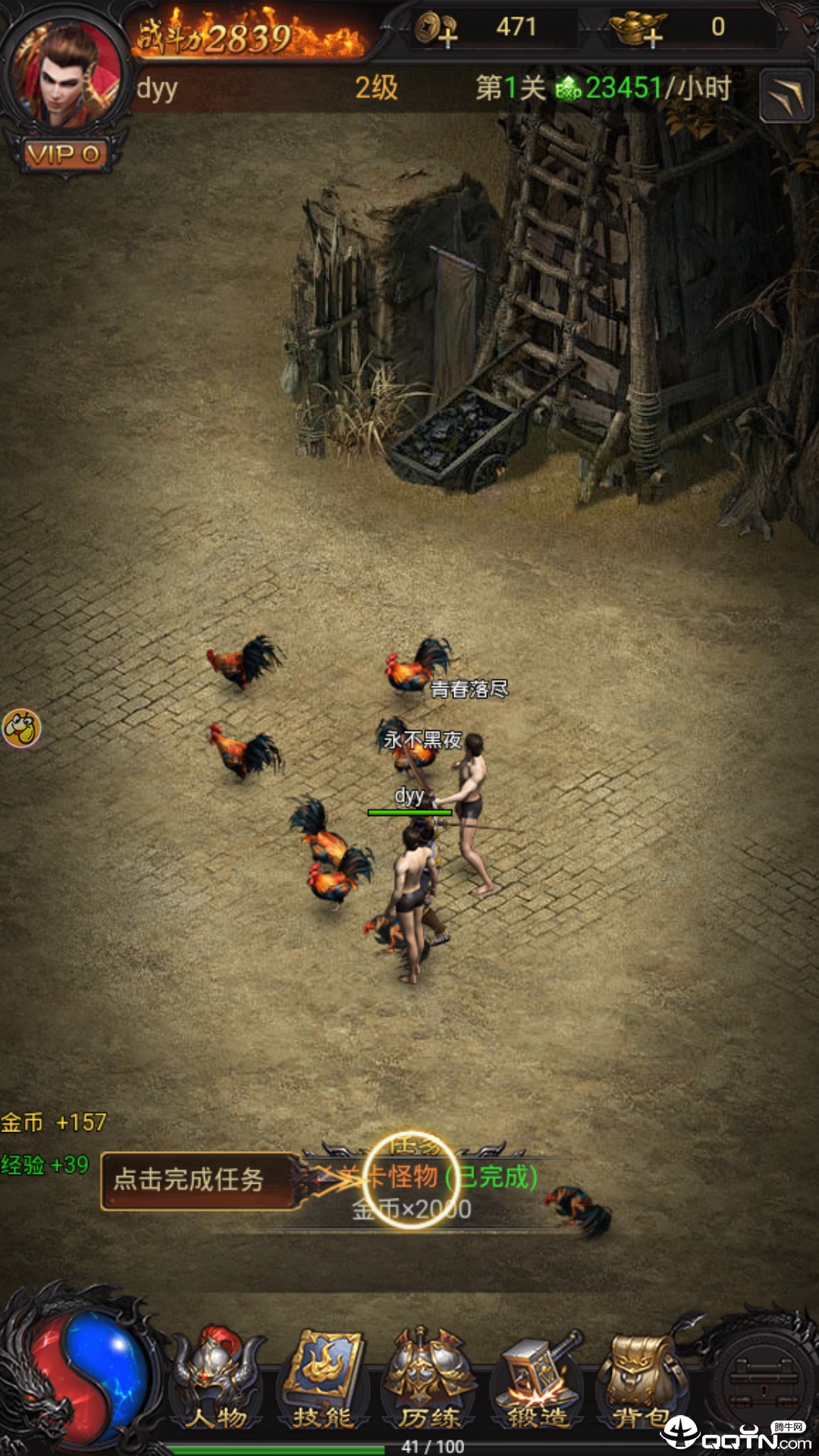Tap the VIP 0 badge
This screenshot has width=819, height=1456.
pyautogui.click(x=64, y=155)
